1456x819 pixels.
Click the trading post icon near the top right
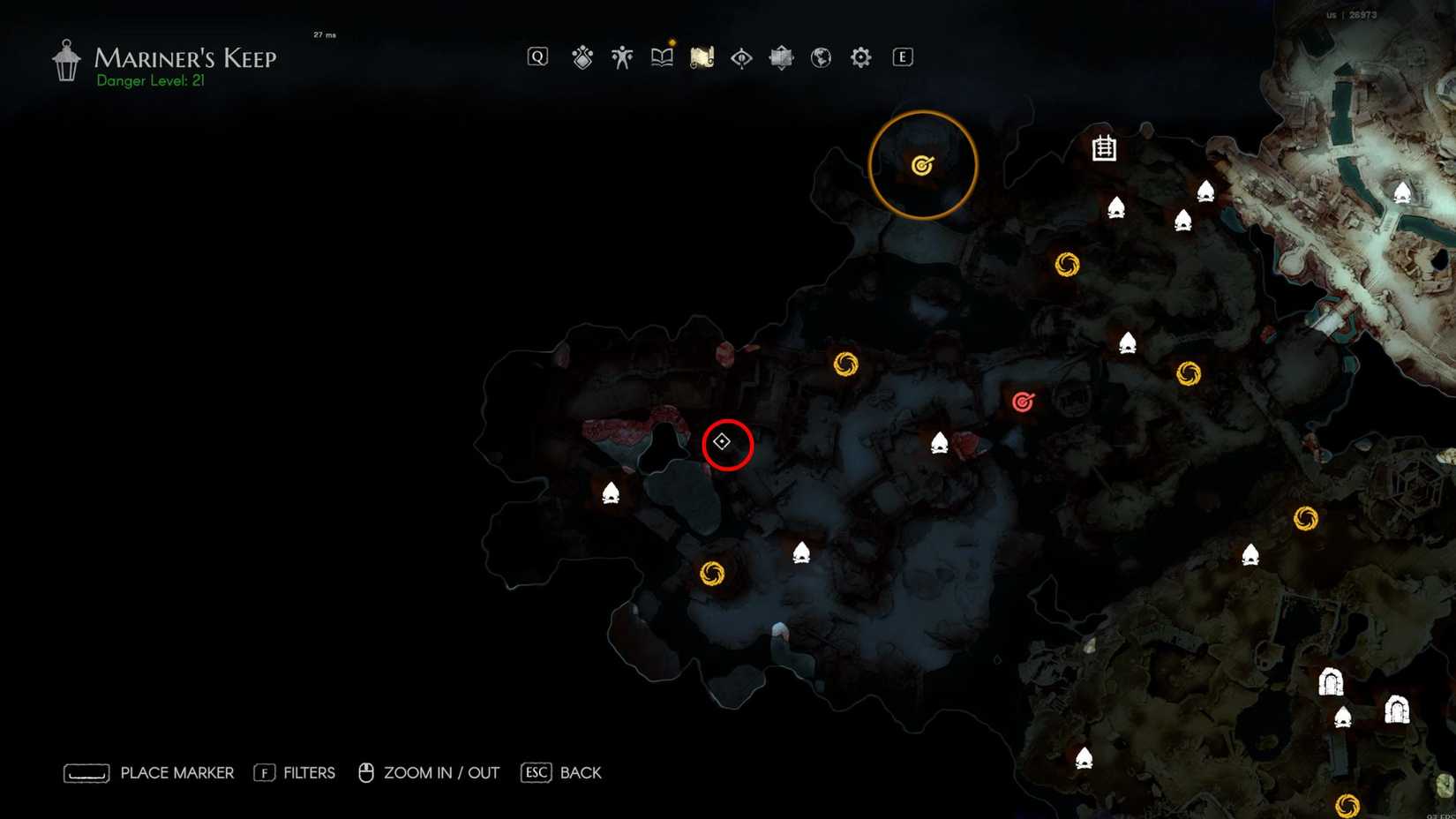coord(1104,148)
